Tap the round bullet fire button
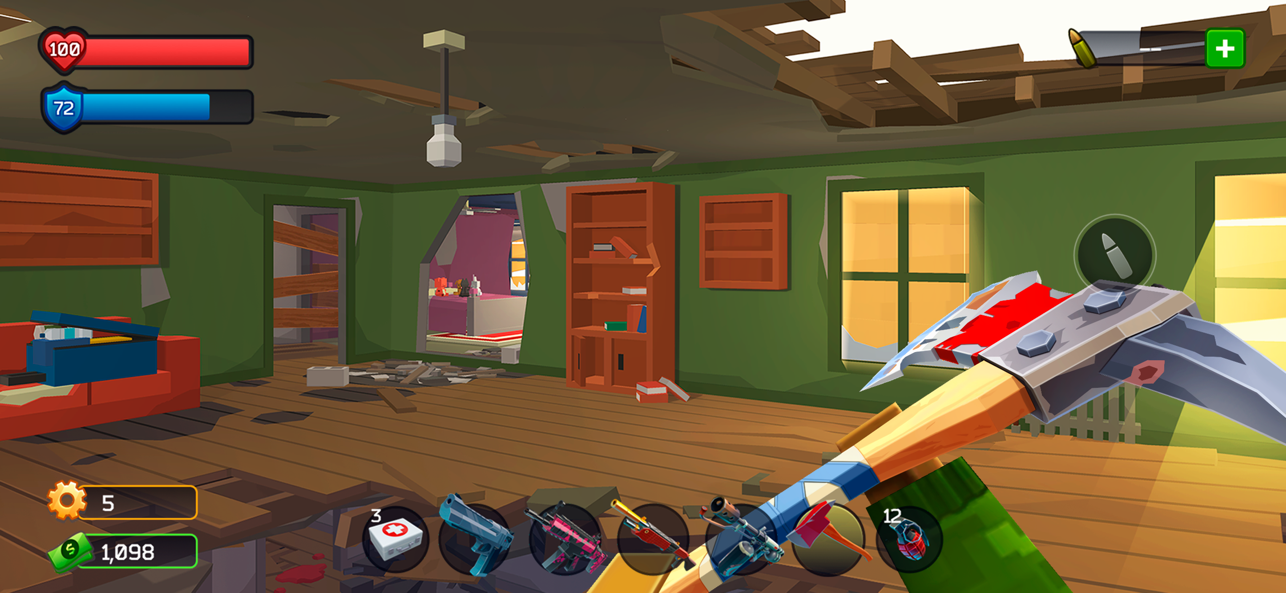Image resolution: width=1286 pixels, height=593 pixels. pyautogui.click(x=1114, y=256)
